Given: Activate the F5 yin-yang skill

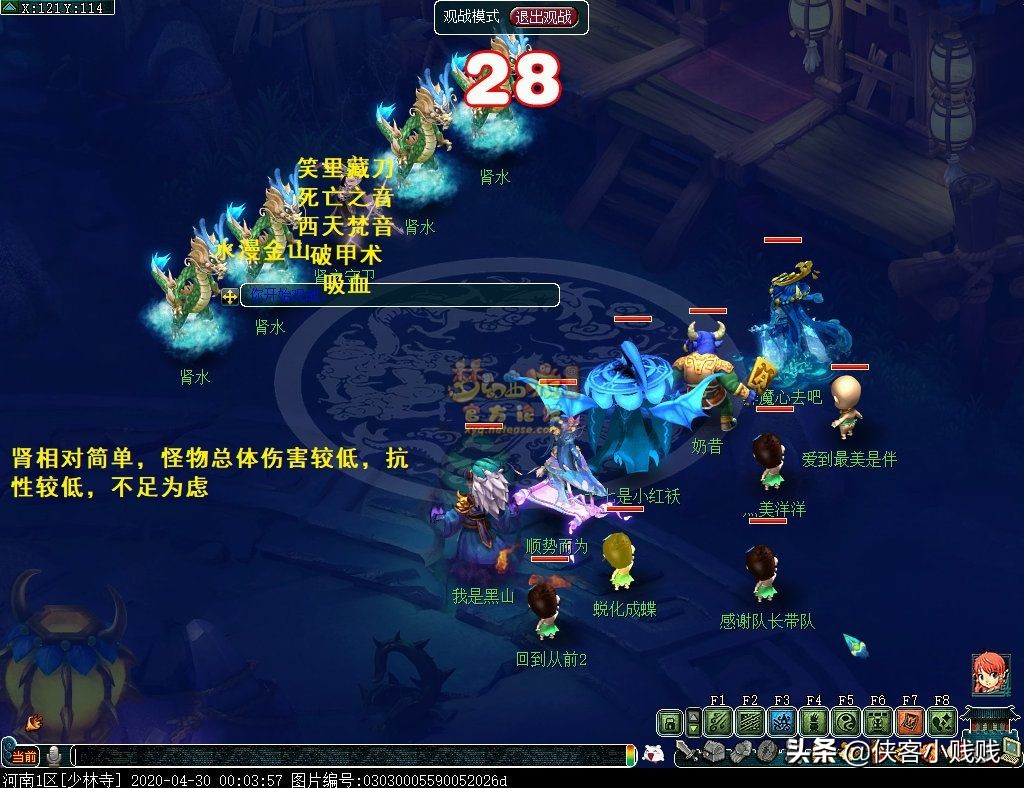Looking at the screenshot, I should tap(846, 722).
